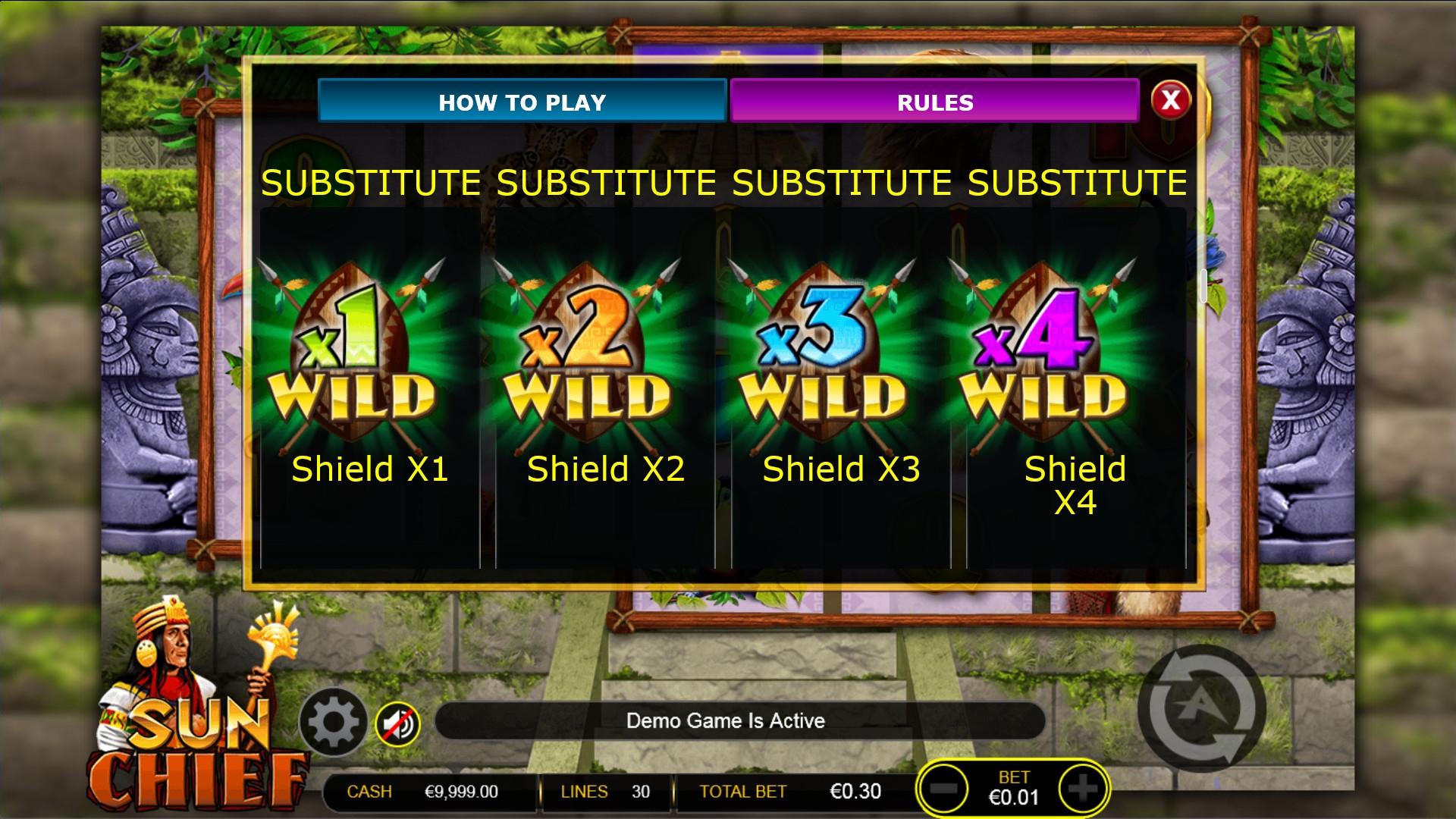Decrease the bet with the minus button
Viewport: 1456px width, 819px height.
(x=943, y=789)
